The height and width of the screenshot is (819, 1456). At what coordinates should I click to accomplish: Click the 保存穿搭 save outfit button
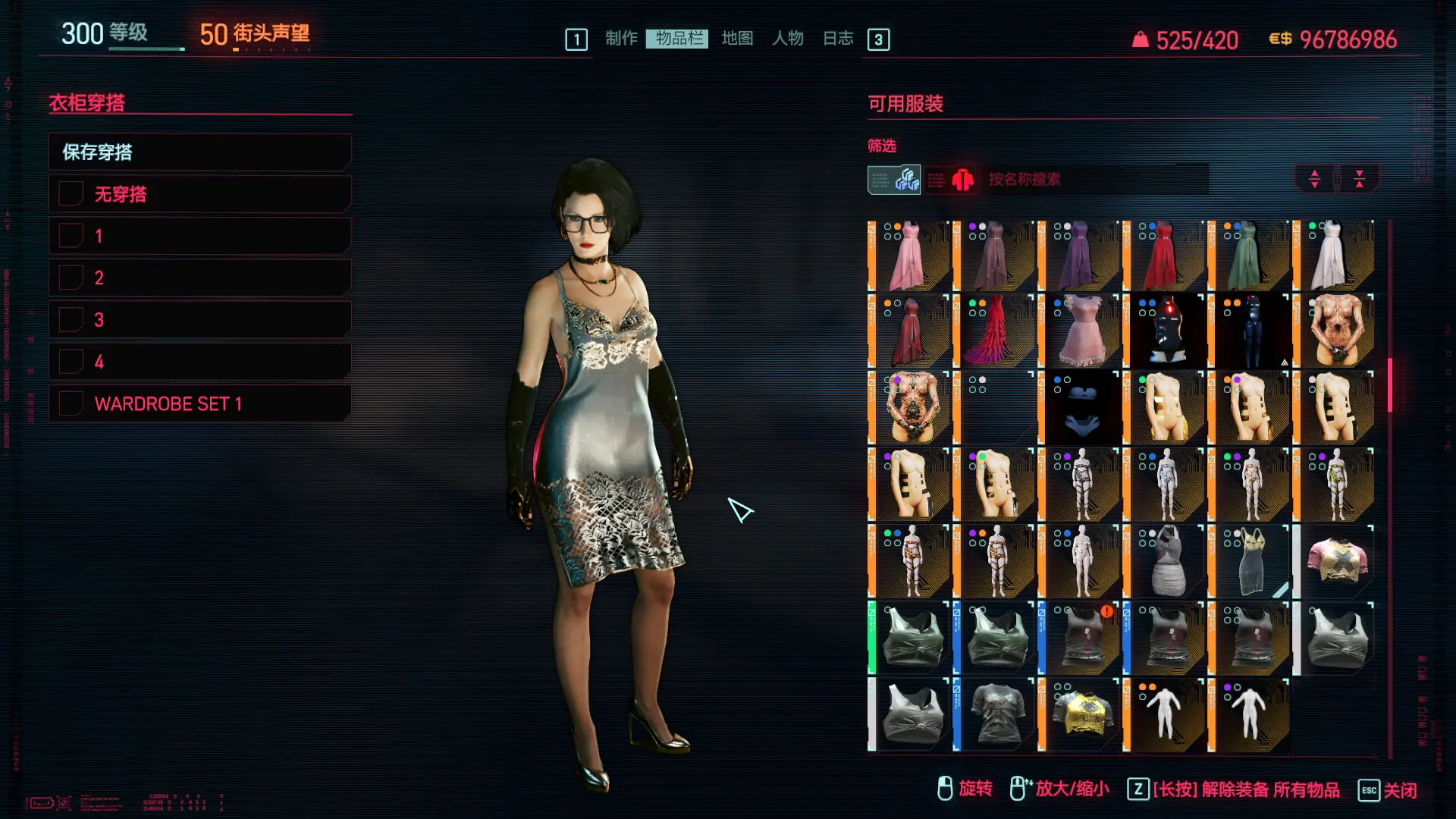[x=199, y=152]
